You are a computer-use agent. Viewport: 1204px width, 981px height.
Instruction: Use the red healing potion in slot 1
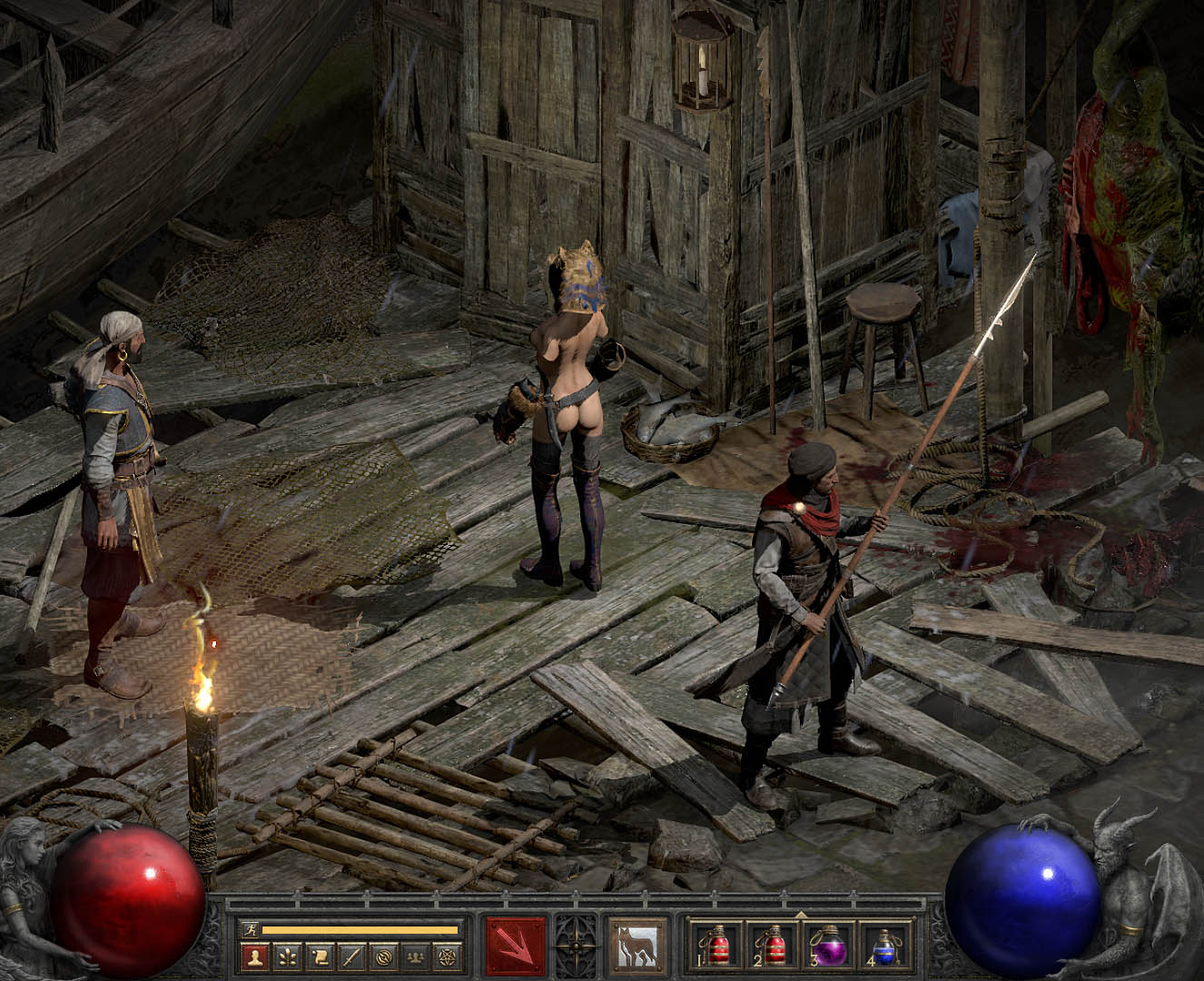coord(717,946)
